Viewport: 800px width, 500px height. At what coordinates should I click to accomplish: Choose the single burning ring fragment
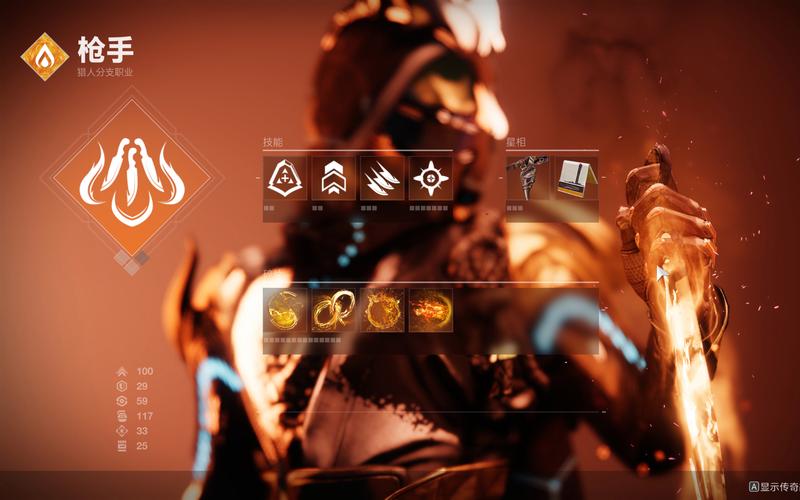[x=382, y=310]
